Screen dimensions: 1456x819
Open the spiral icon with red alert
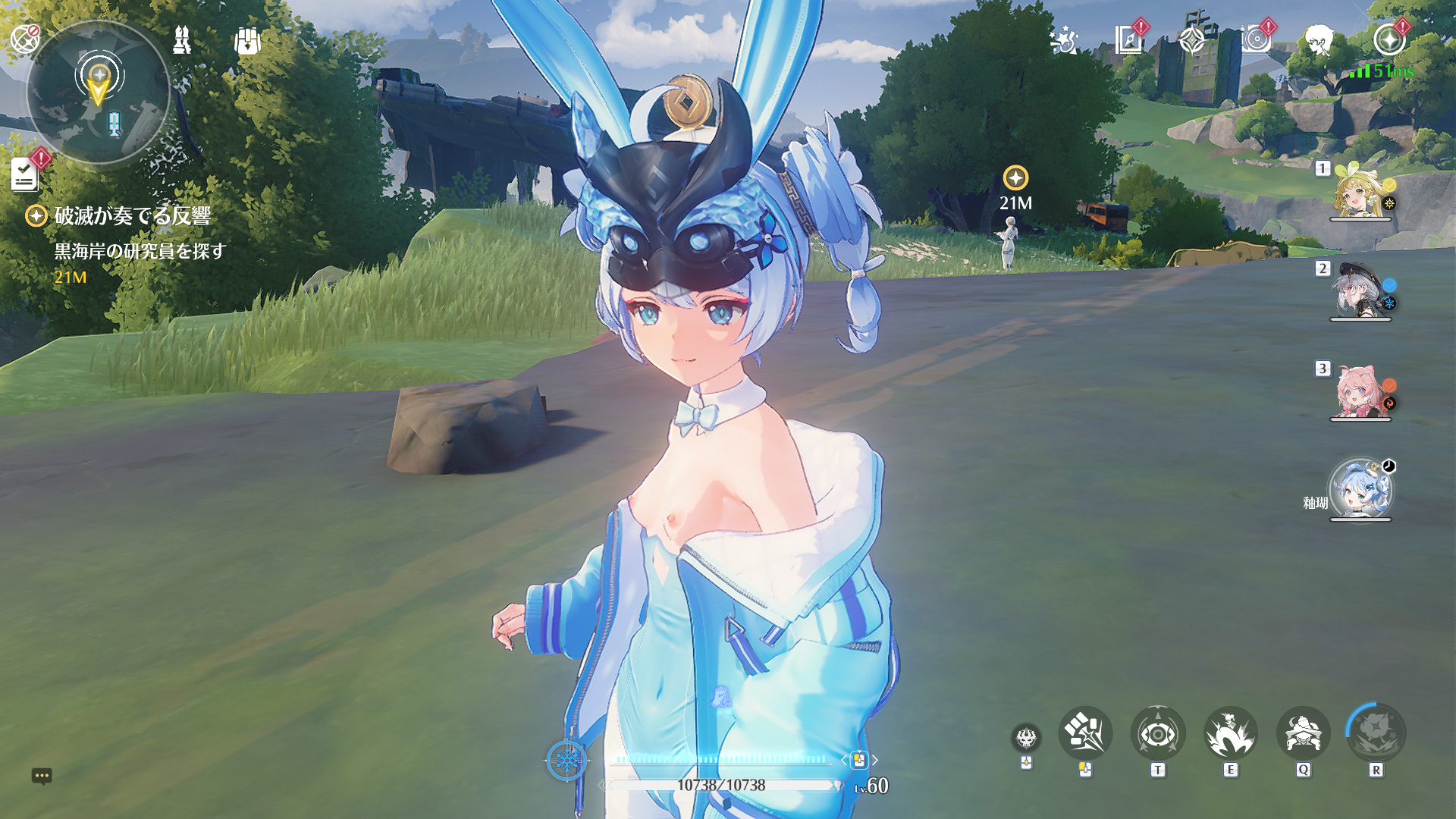click(x=1257, y=39)
